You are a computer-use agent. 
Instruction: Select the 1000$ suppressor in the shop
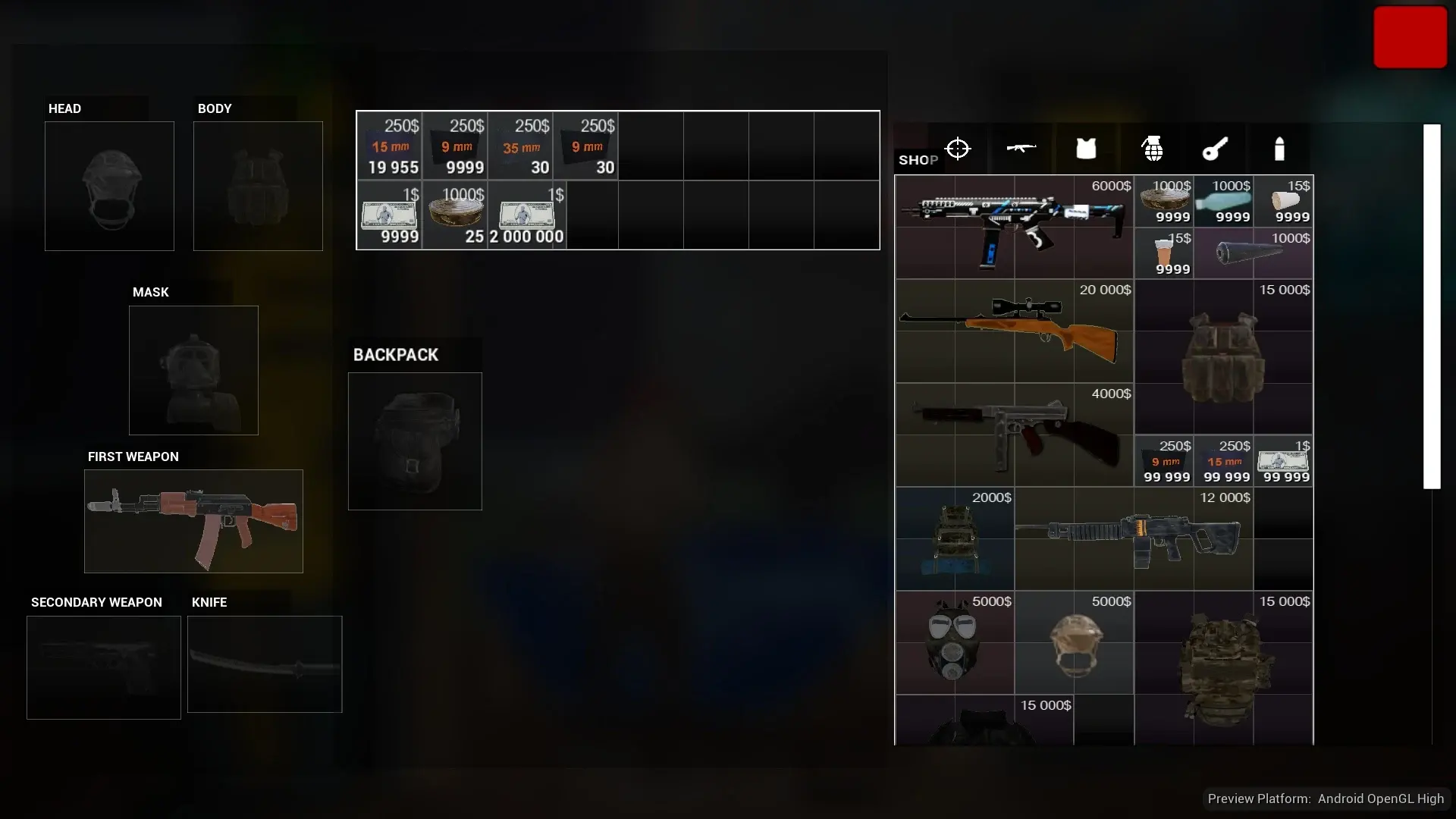[1253, 253]
